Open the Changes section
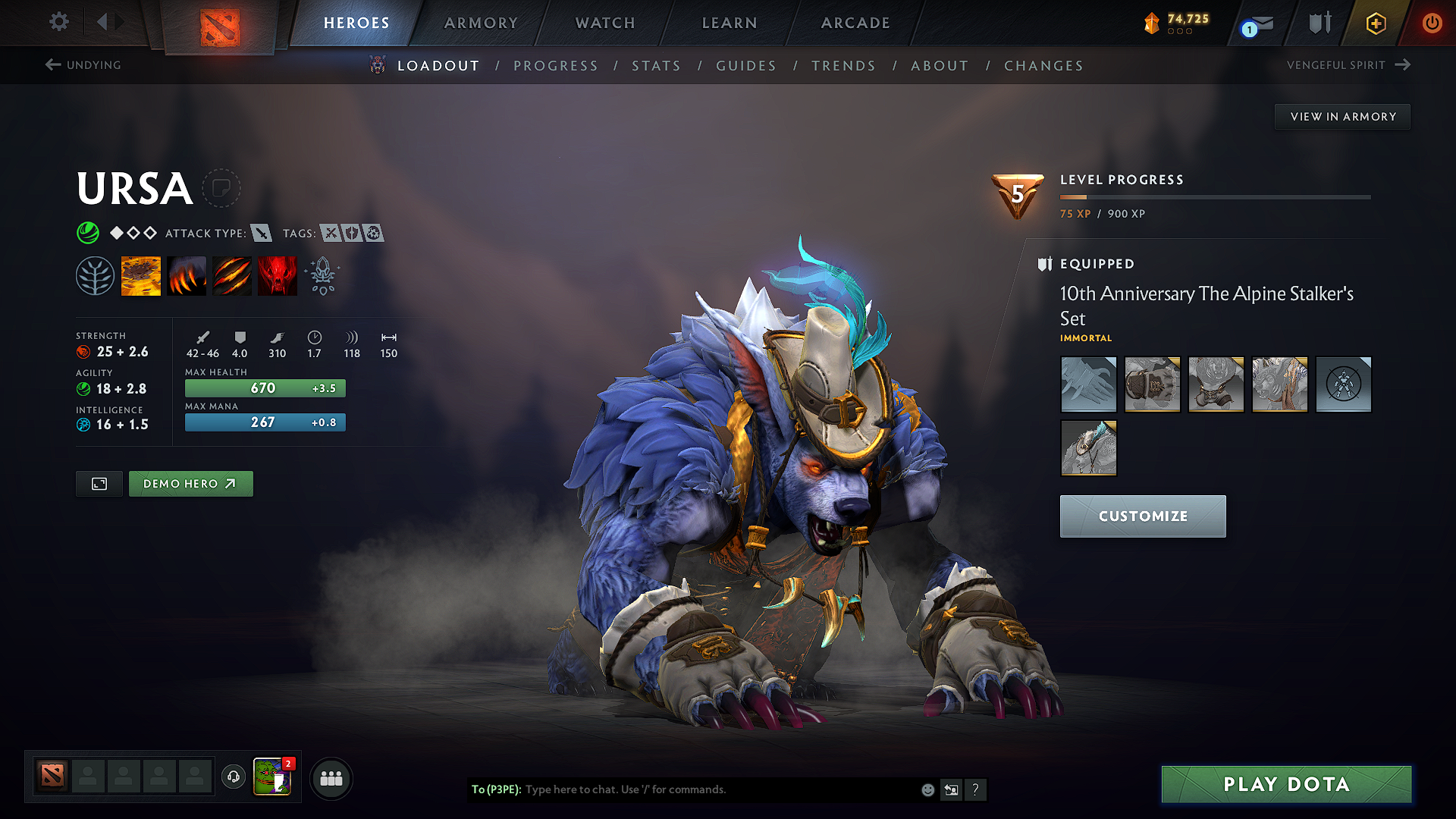1456x819 pixels. (x=1043, y=66)
